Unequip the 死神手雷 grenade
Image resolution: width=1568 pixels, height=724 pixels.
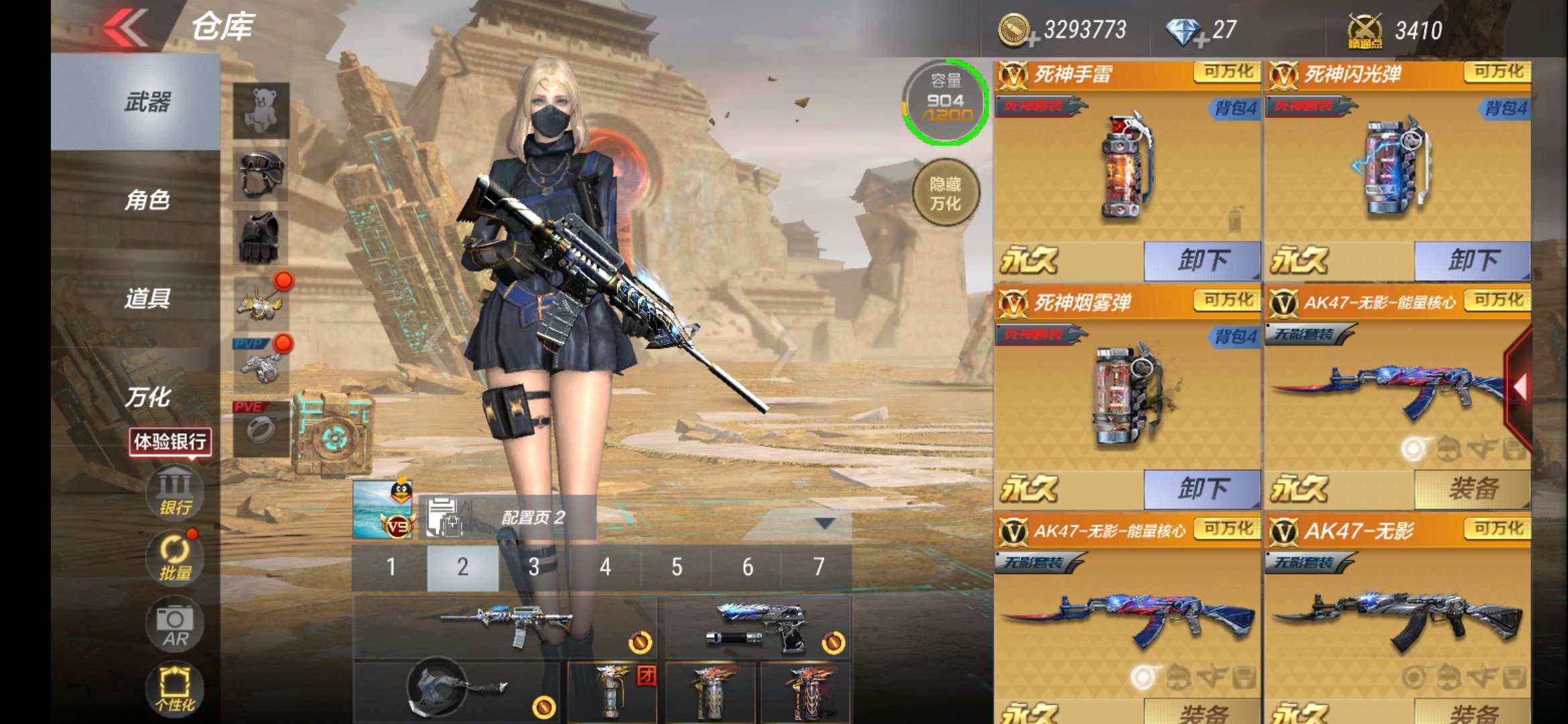tap(1202, 261)
